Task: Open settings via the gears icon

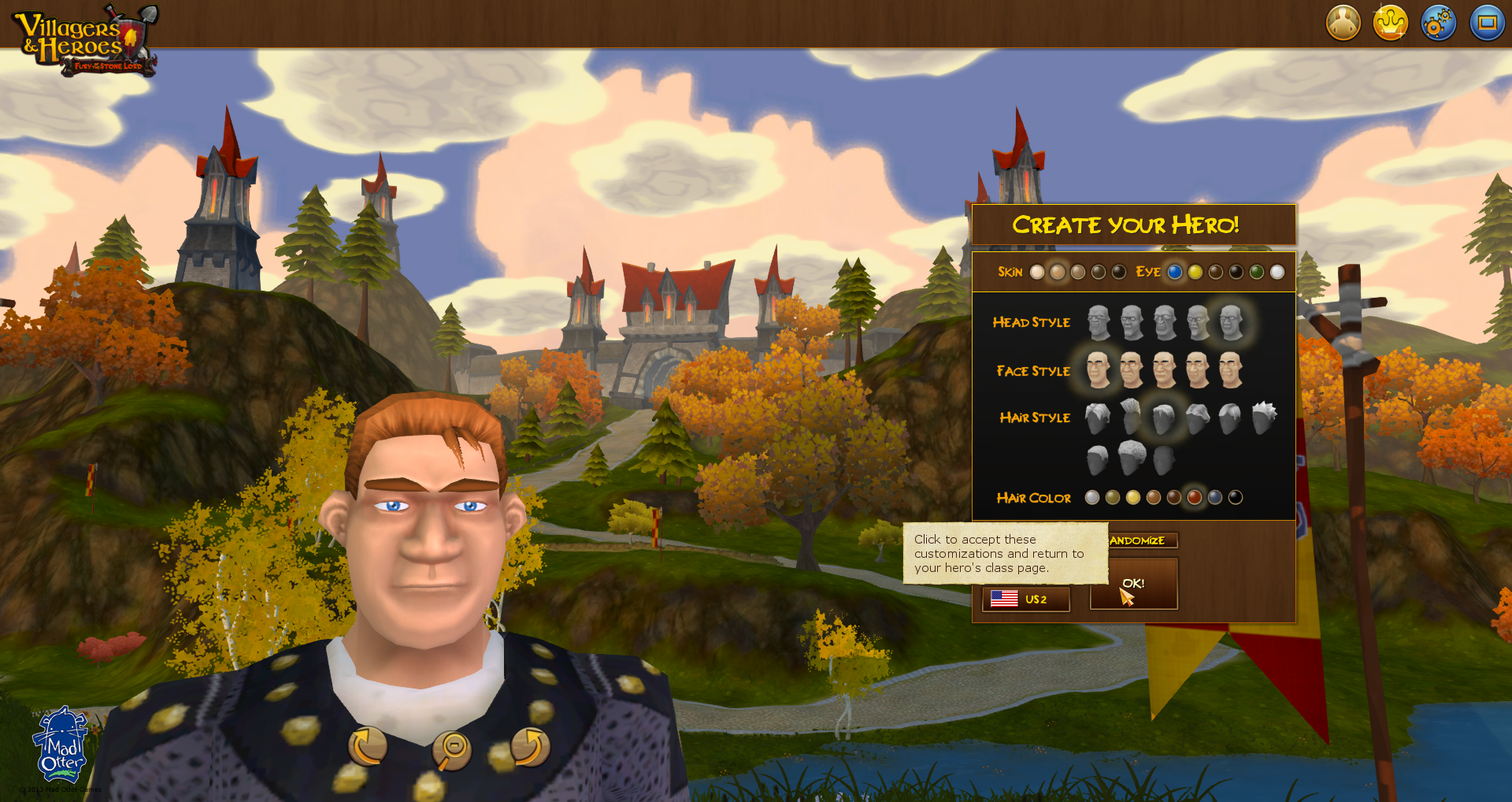Action: coord(1438,23)
